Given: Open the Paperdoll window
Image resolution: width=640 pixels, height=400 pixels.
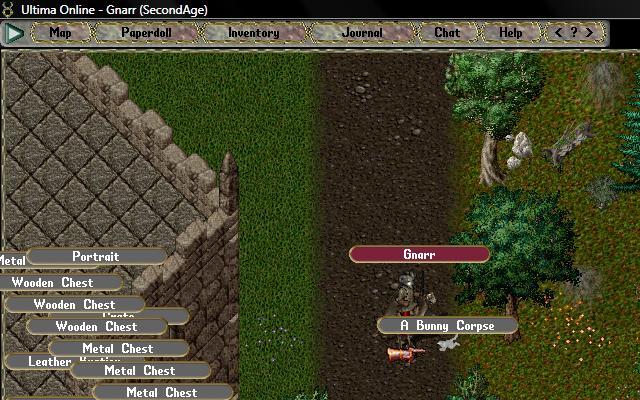Looking at the screenshot, I should point(146,33).
